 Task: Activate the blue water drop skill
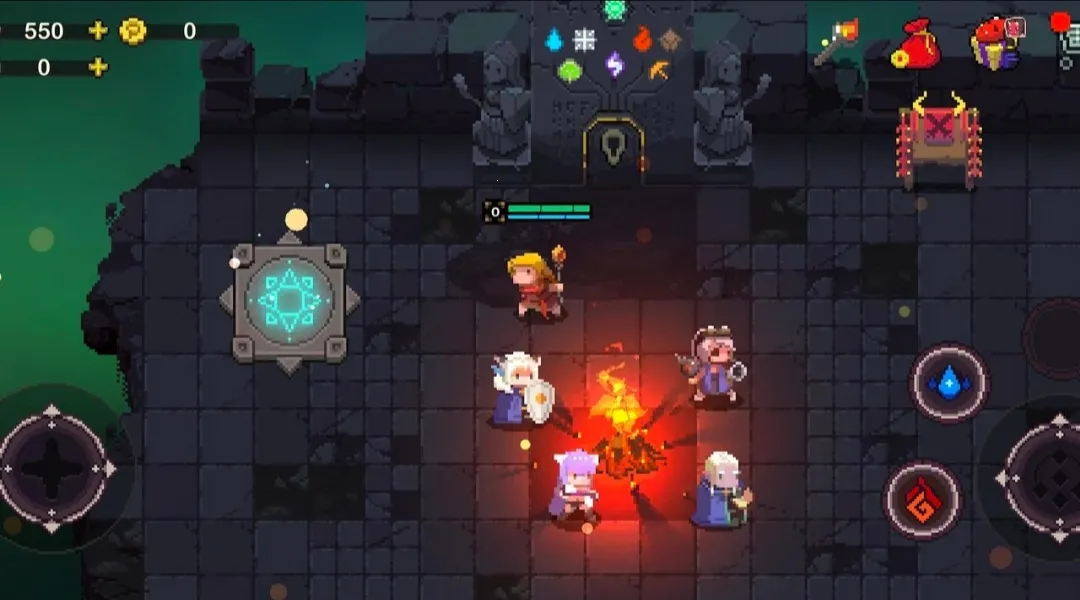948,383
